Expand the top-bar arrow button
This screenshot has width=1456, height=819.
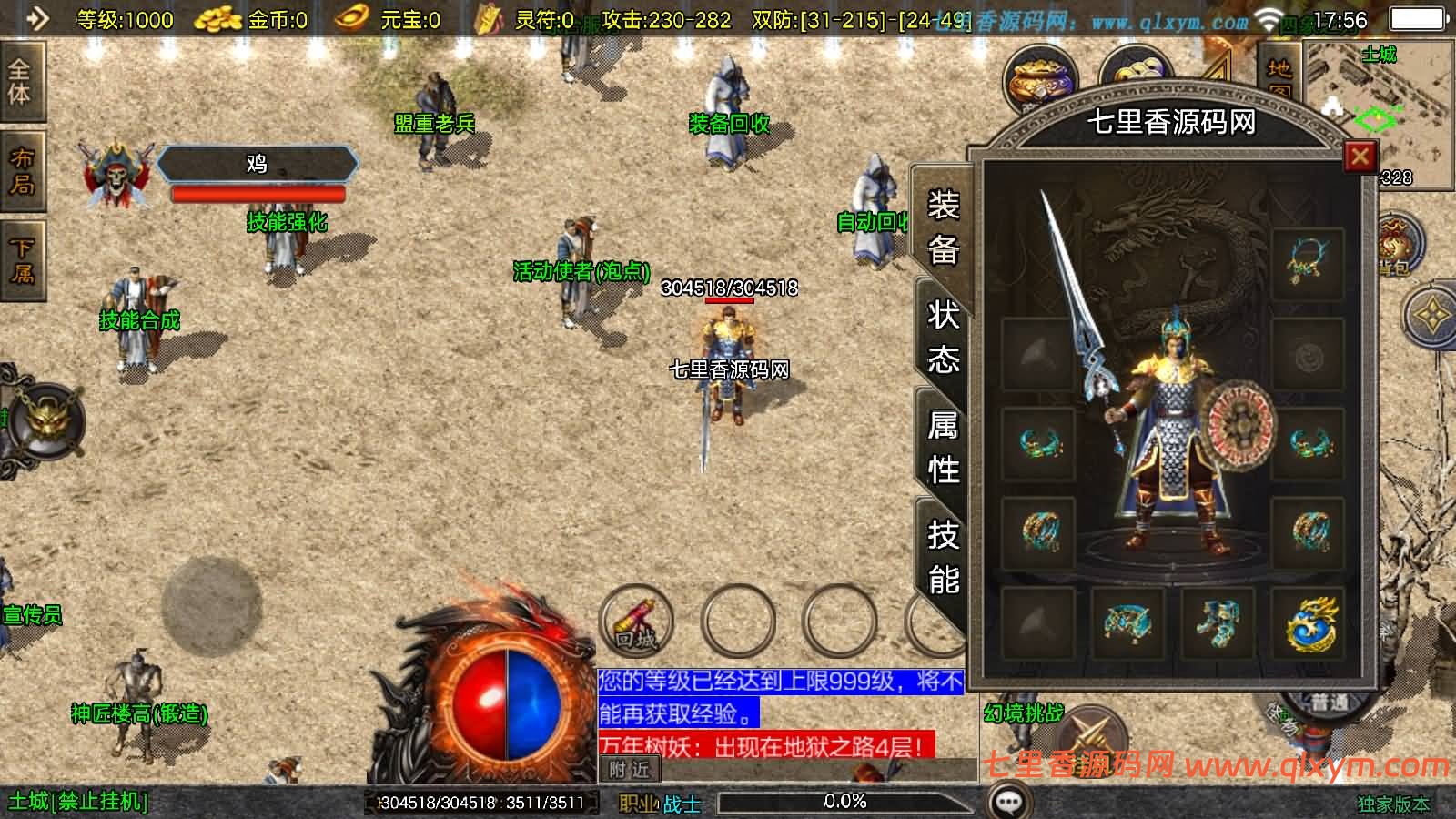(x=36, y=18)
